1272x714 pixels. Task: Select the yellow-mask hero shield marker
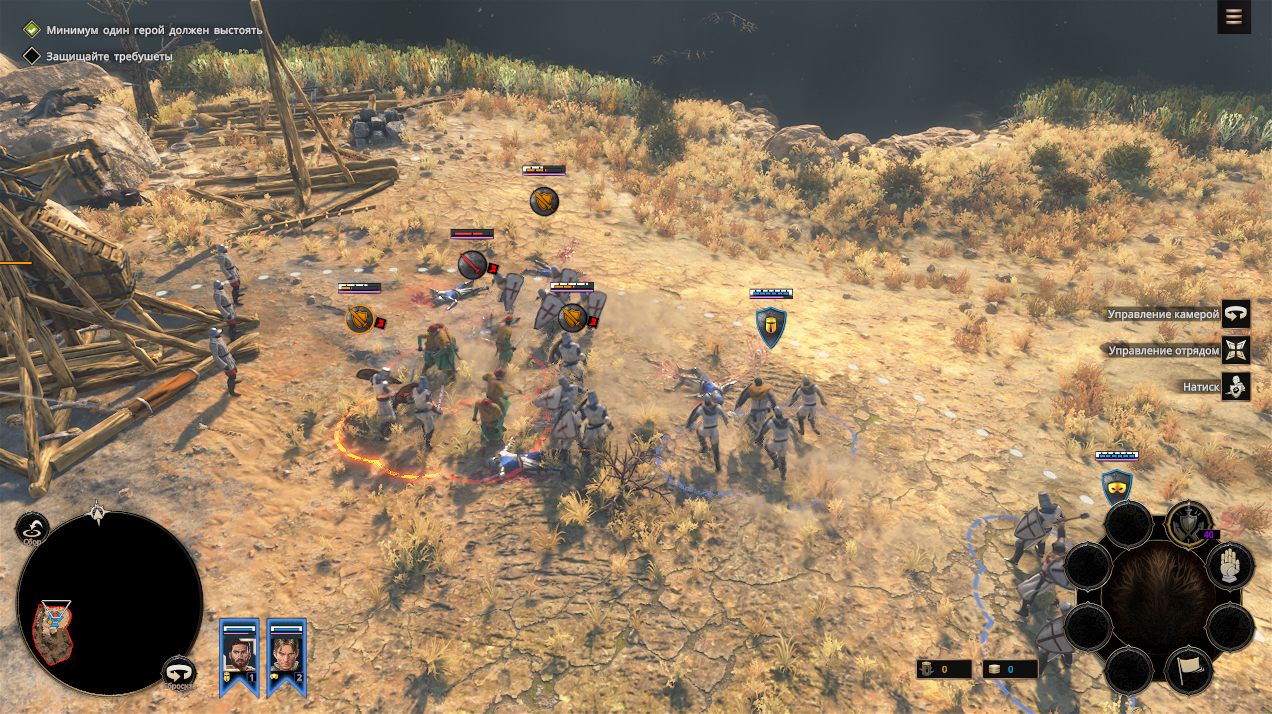[1116, 487]
